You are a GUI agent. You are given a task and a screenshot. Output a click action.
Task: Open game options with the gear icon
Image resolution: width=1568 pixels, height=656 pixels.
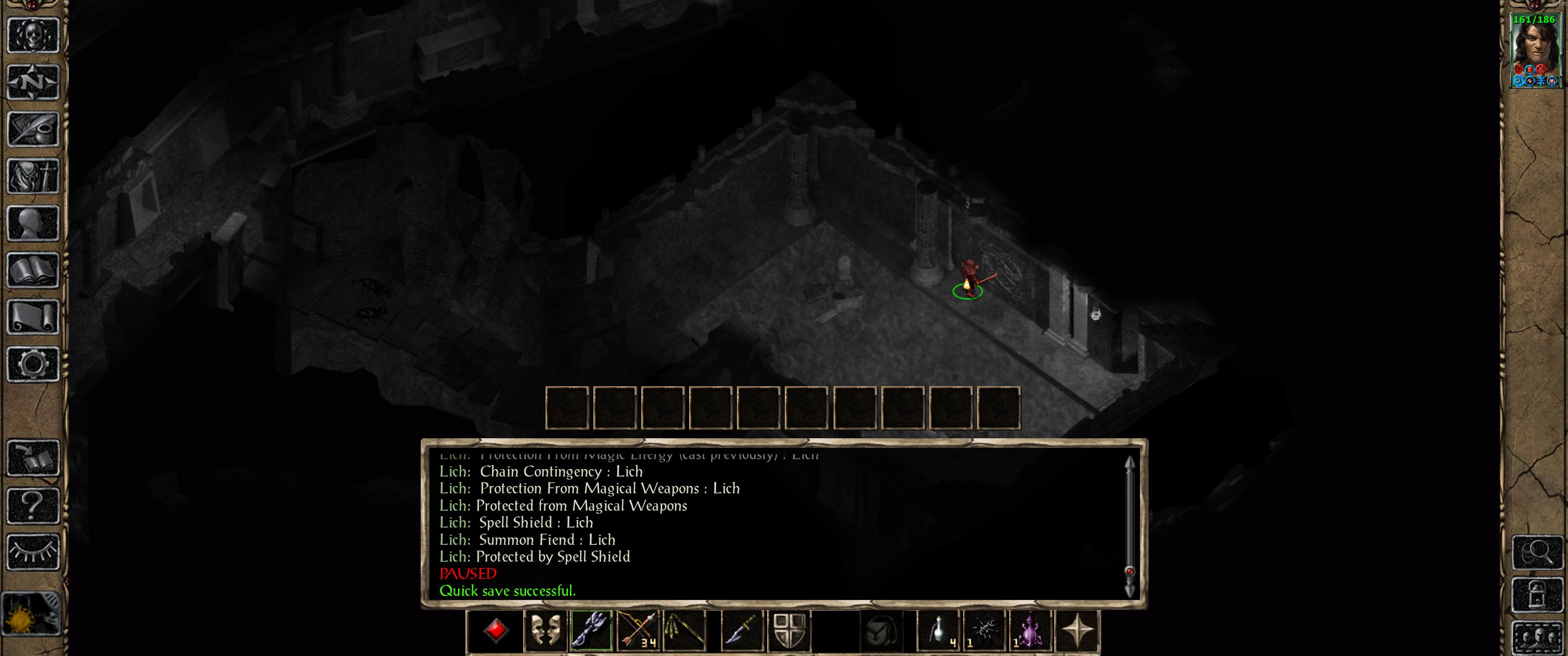(x=33, y=362)
